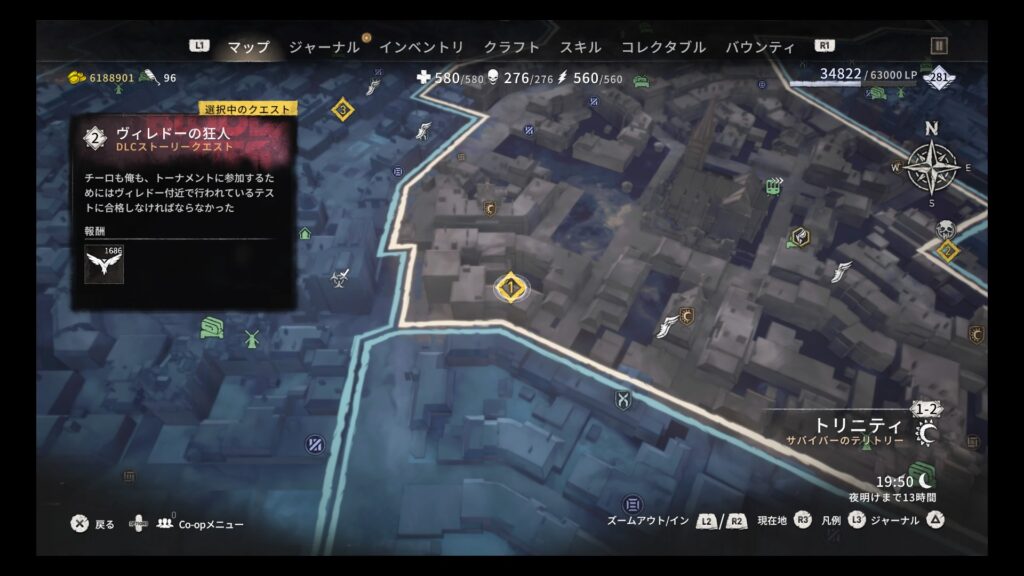Screen dimensions: 1024x576
Task: Go to the スキル tab
Action: point(580,47)
